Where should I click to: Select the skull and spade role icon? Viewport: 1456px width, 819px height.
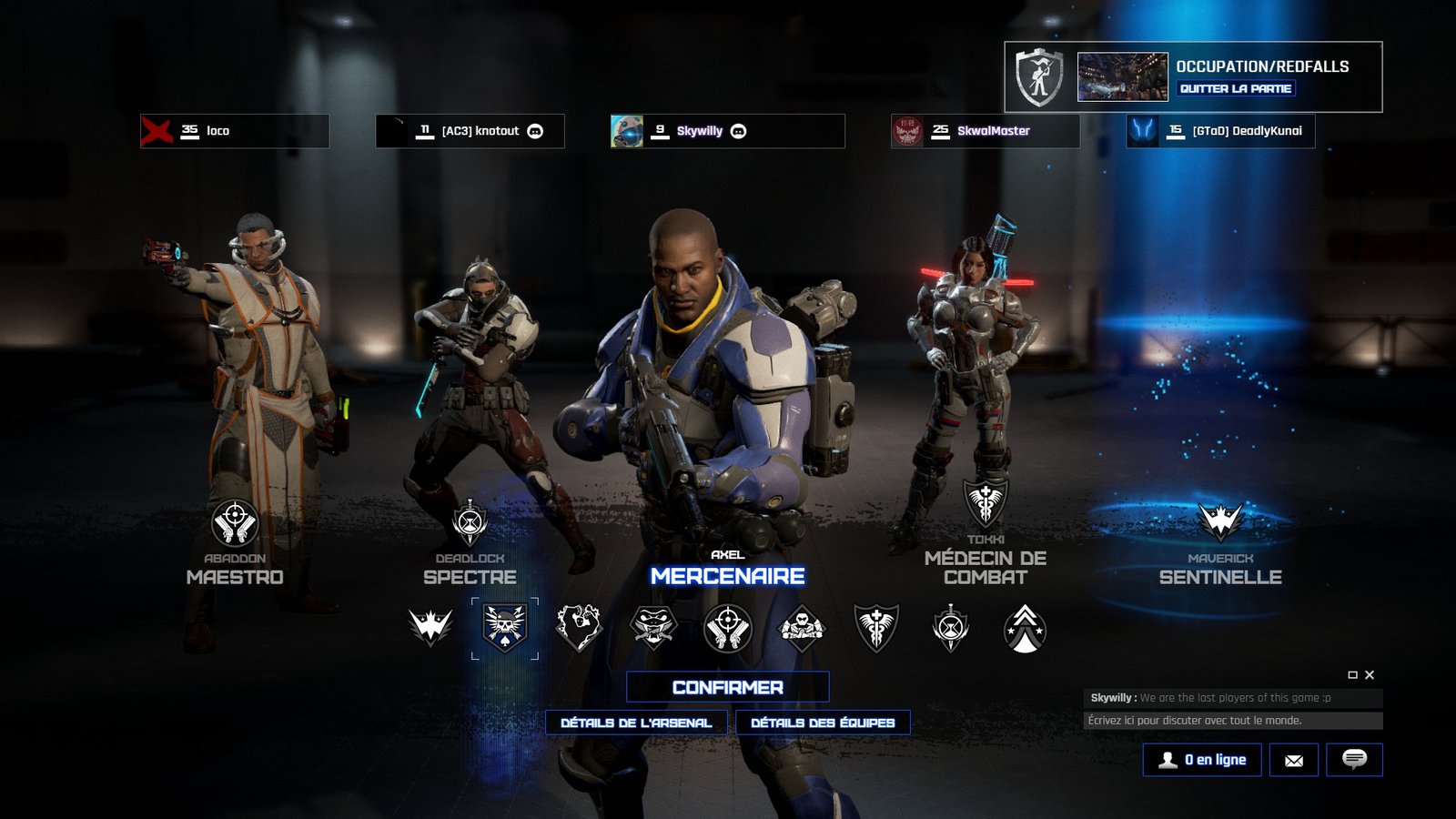tap(505, 627)
